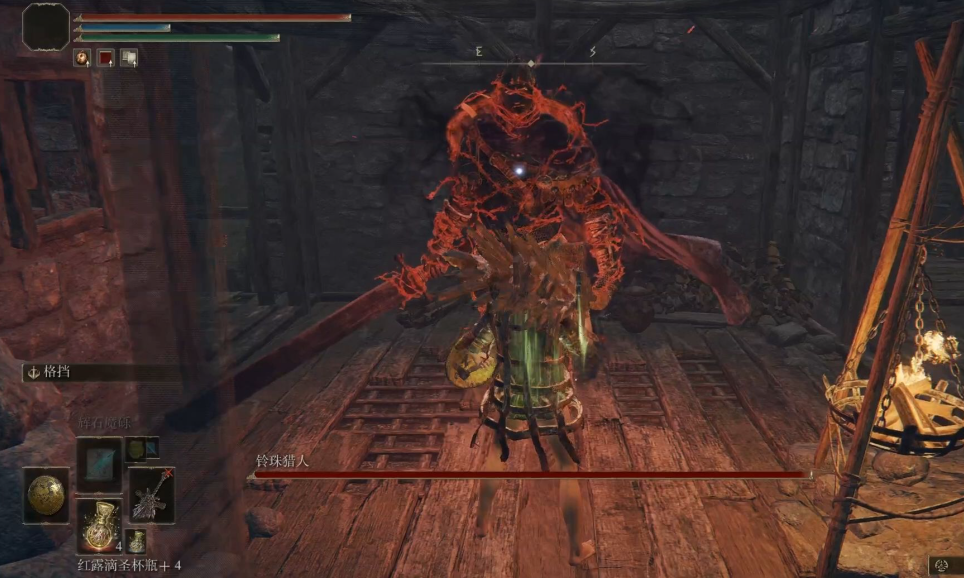Click the small flask icon below the weapon slot

tap(137, 541)
